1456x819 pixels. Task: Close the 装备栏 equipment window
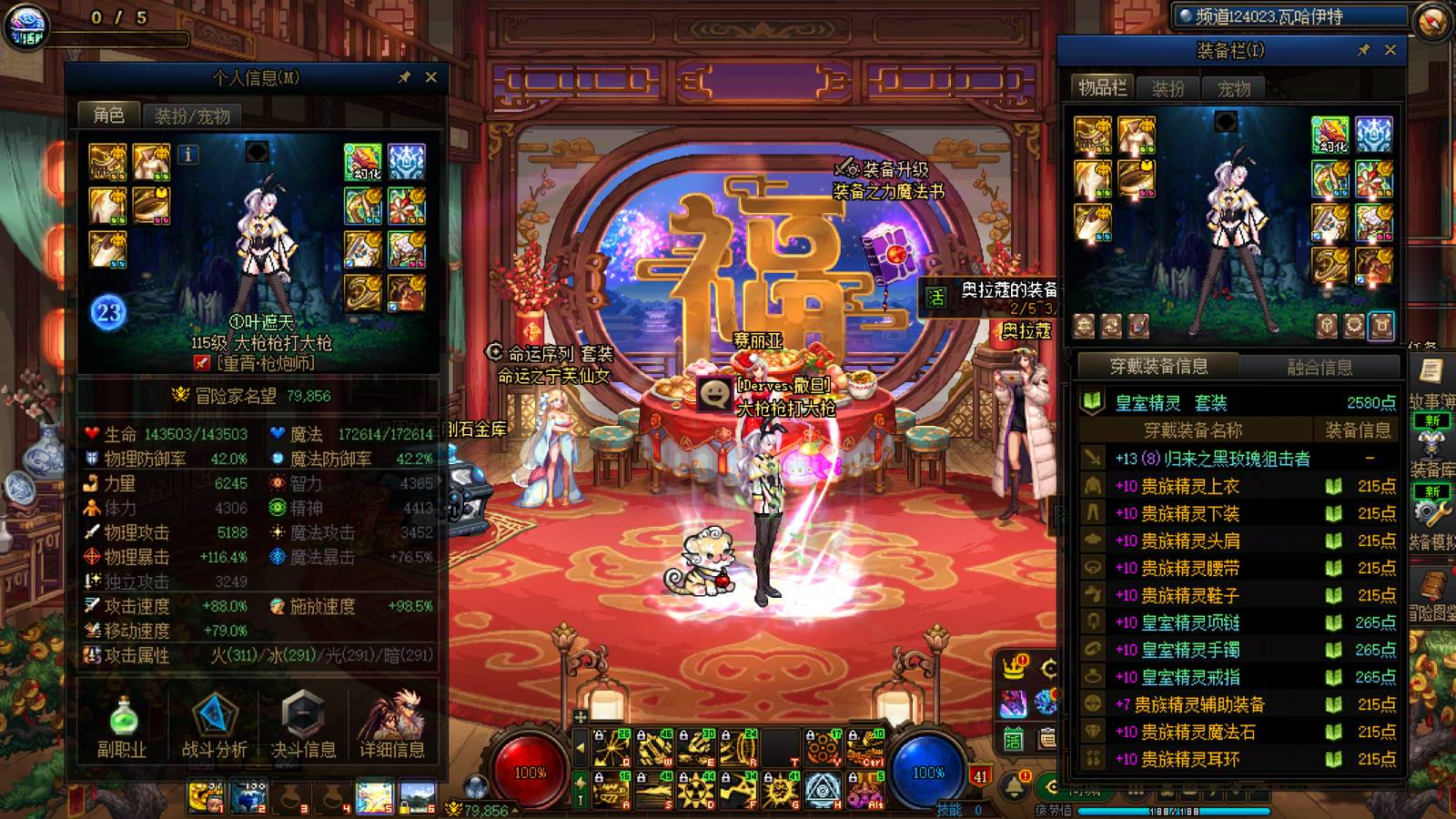click(1390, 50)
